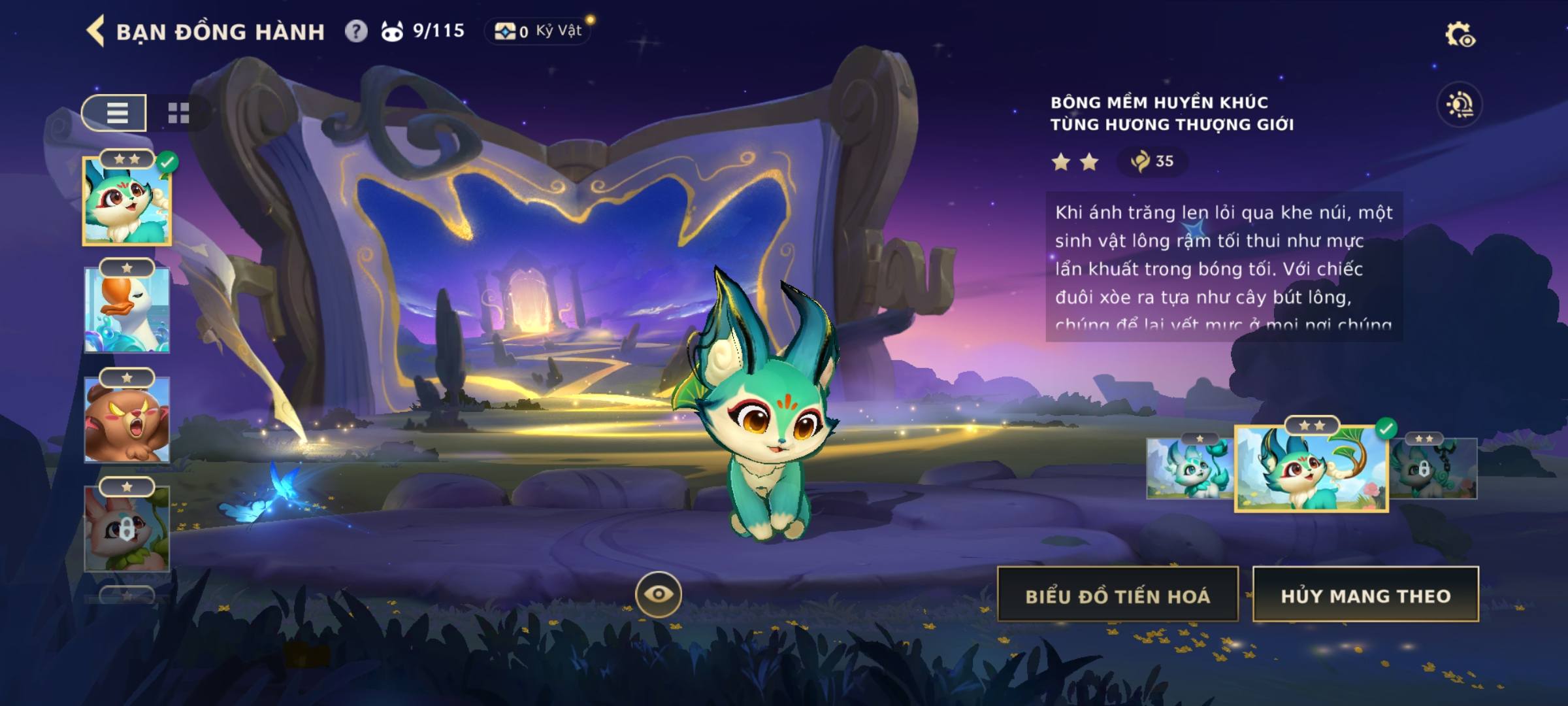Tap the Kỷ Vật currency counter
This screenshot has height=706, width=1568.
coord(538,31)
